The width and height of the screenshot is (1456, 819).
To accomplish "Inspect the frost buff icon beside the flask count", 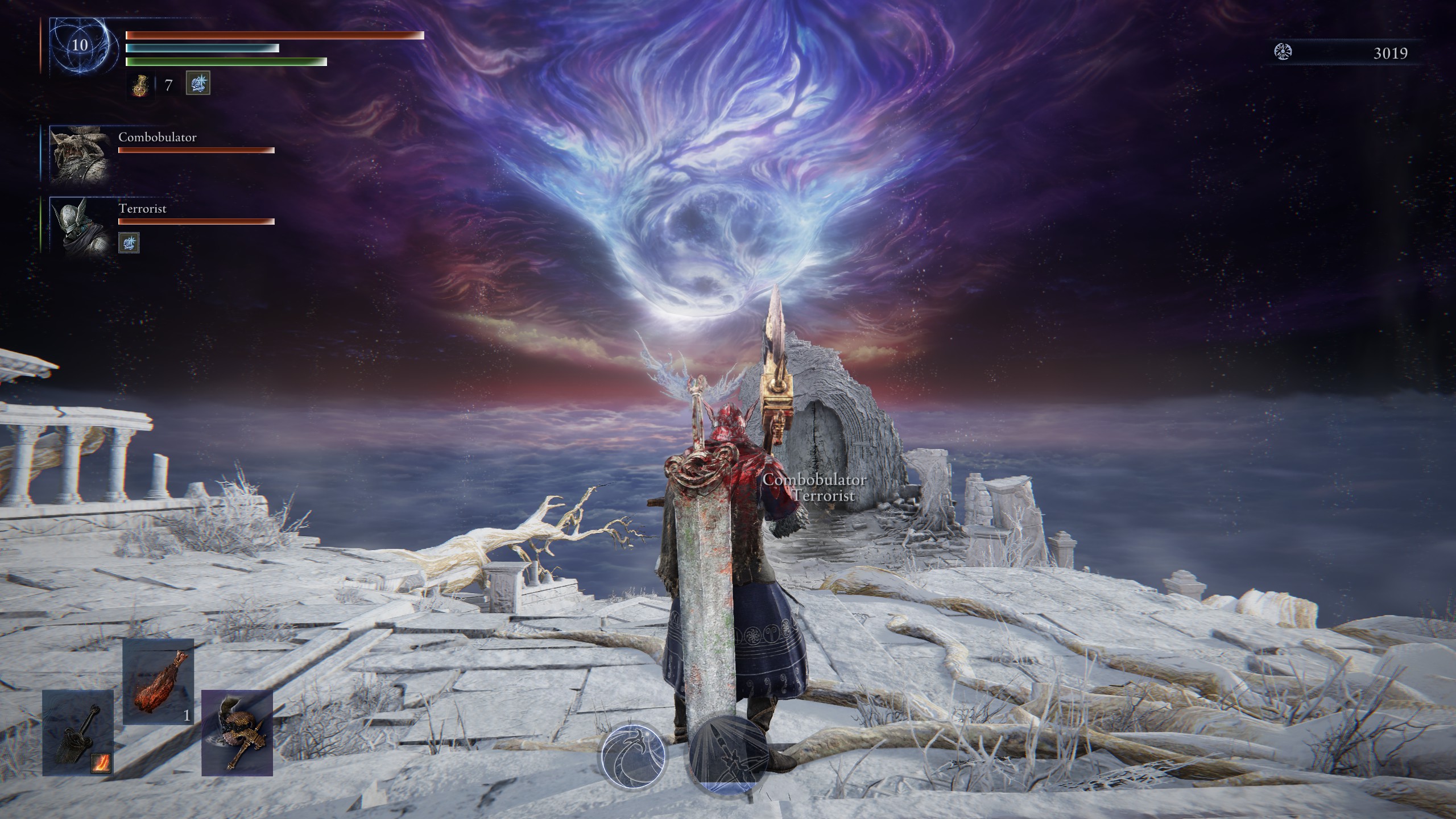I will pos(198,84).
